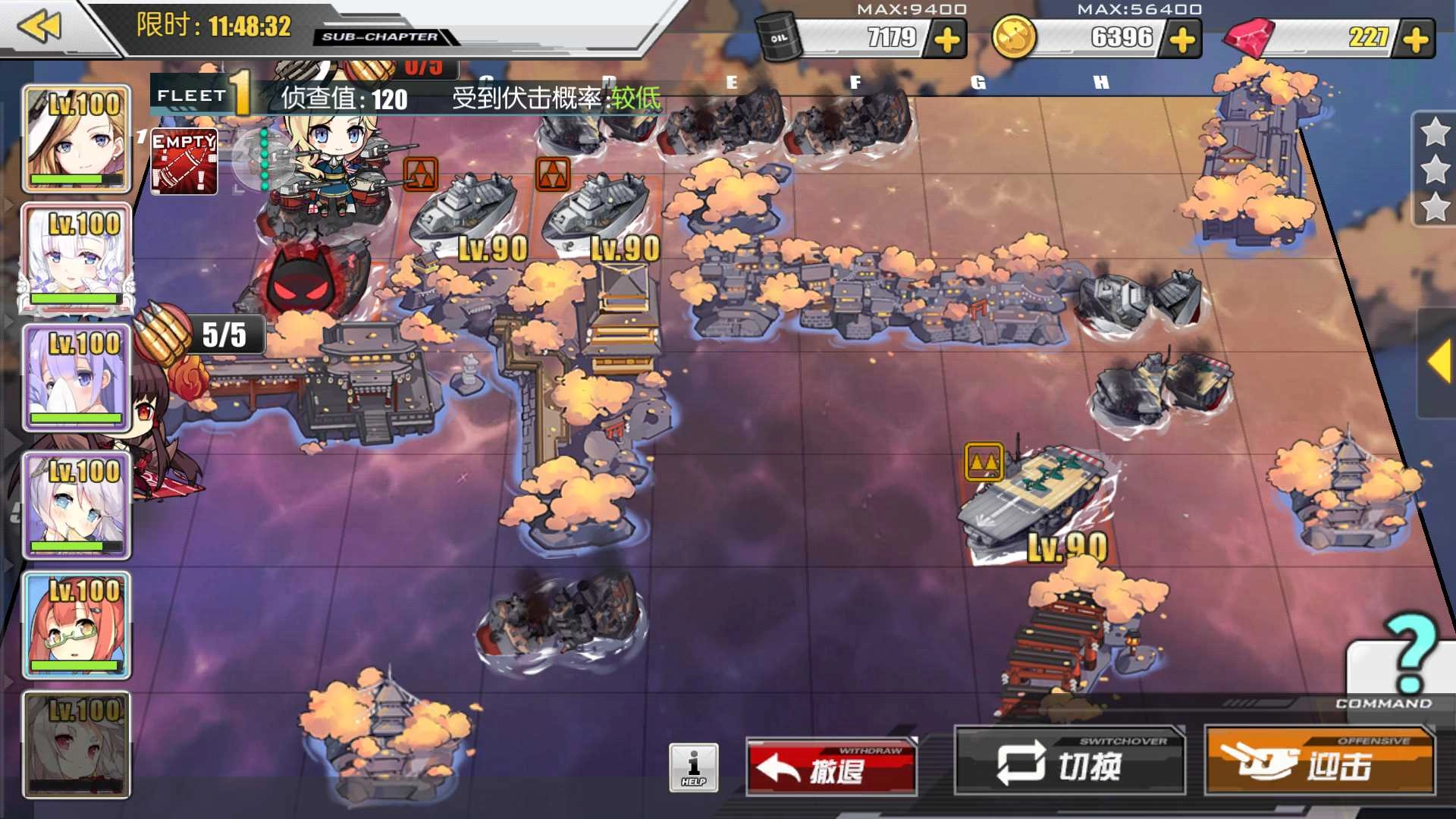Open the Help info button
Viewport: 1456px width, 819px height.
(x=693, y=767)
